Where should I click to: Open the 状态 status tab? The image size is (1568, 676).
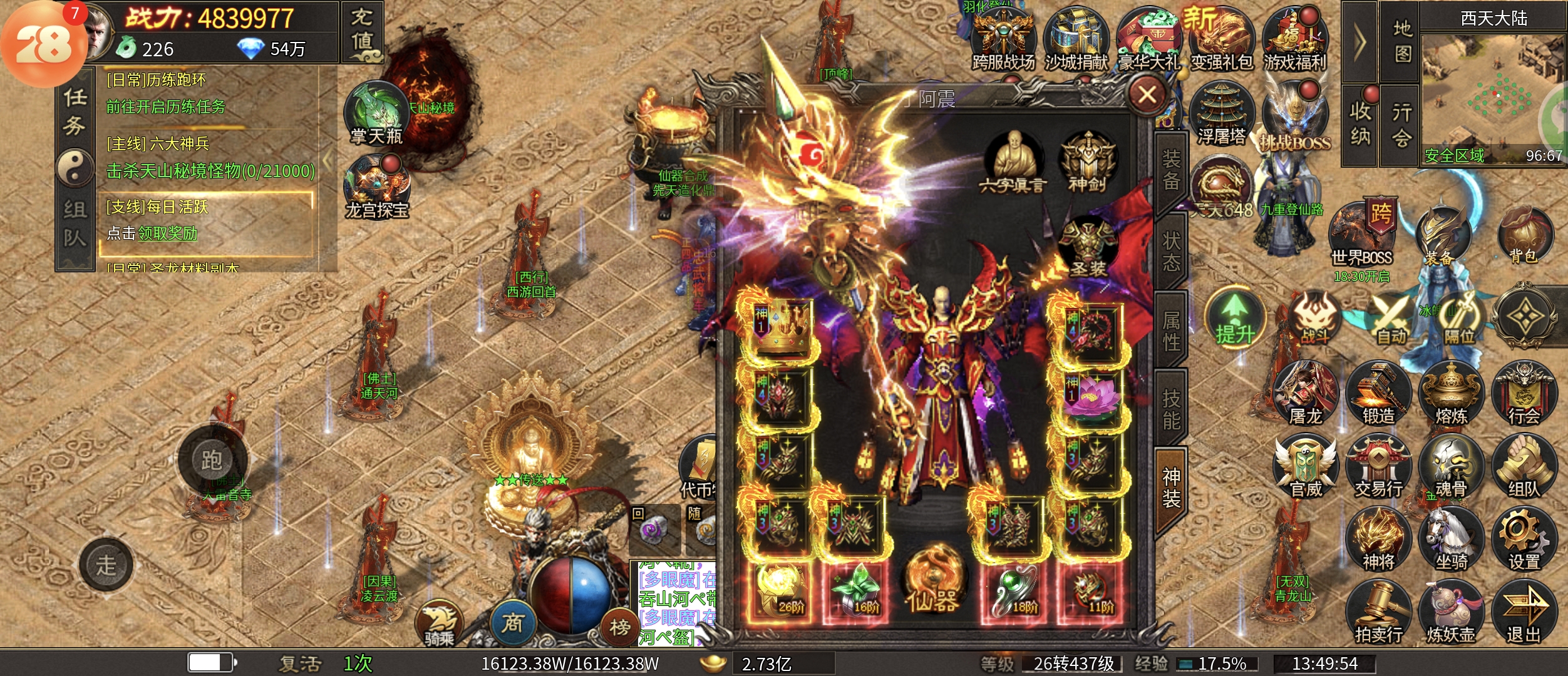click(x=1171, y=250)
